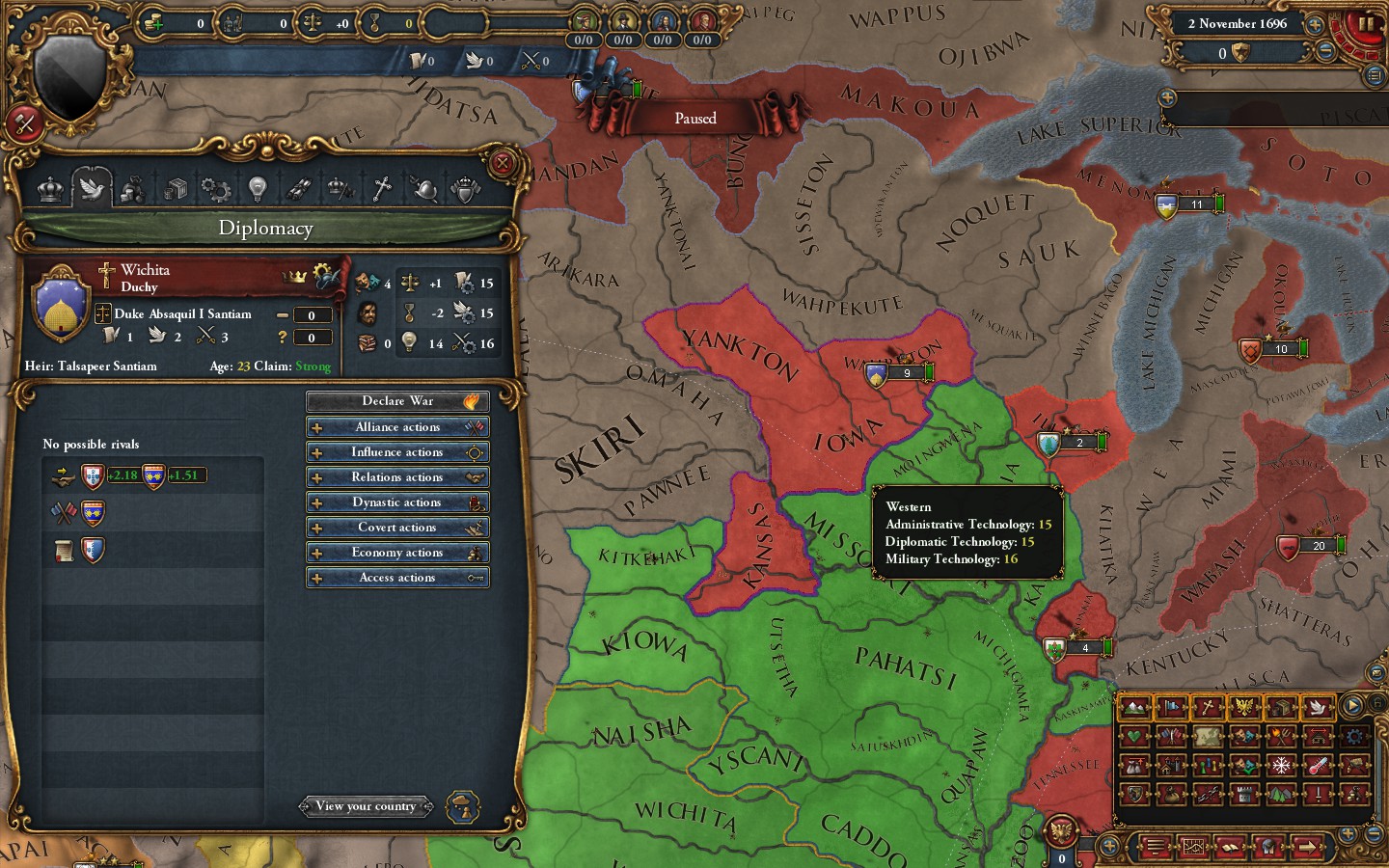
Task: Open the ledger book icon
Action: 1231,846
